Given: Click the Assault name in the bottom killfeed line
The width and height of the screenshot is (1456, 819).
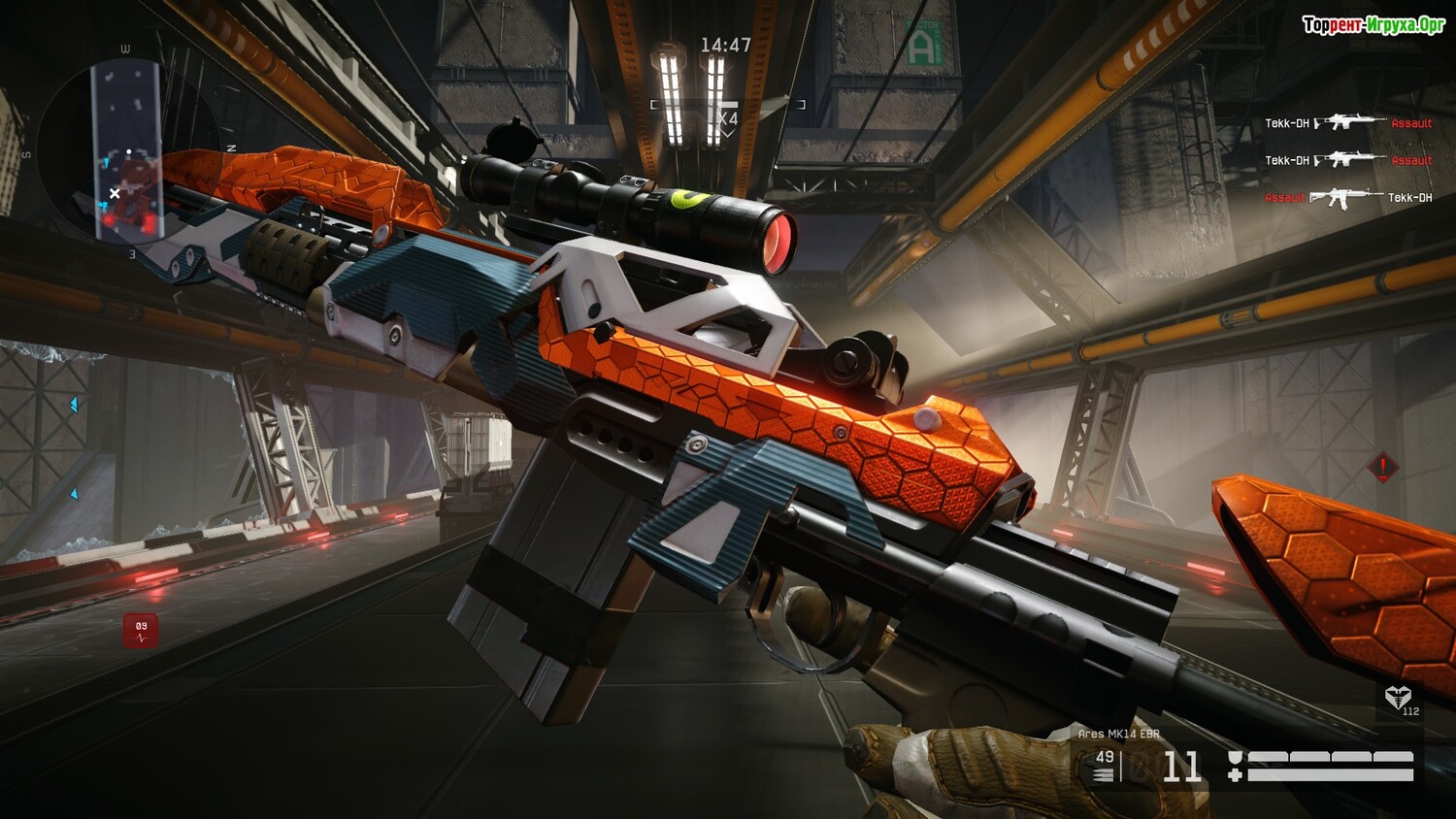Looking at the screenshot, I should point(1287,198).
